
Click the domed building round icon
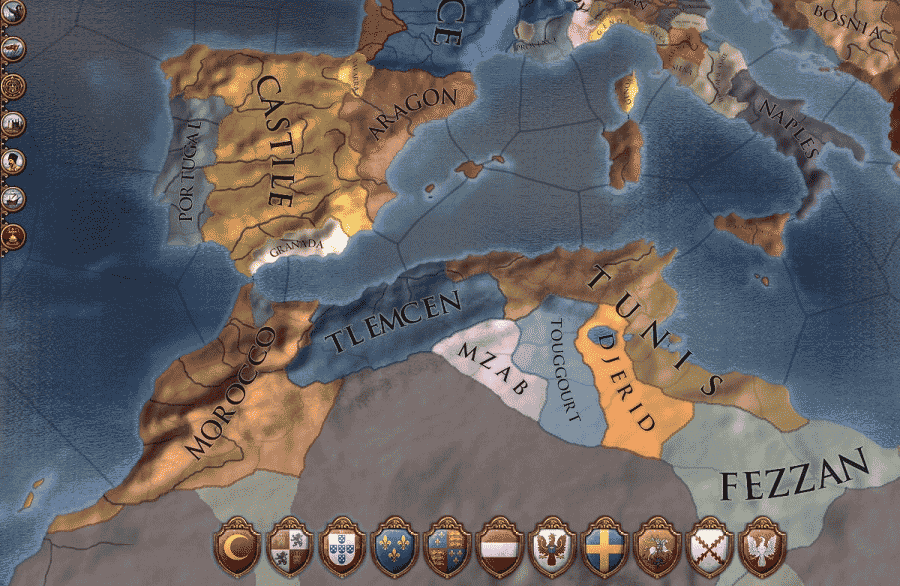click(13, 237)
